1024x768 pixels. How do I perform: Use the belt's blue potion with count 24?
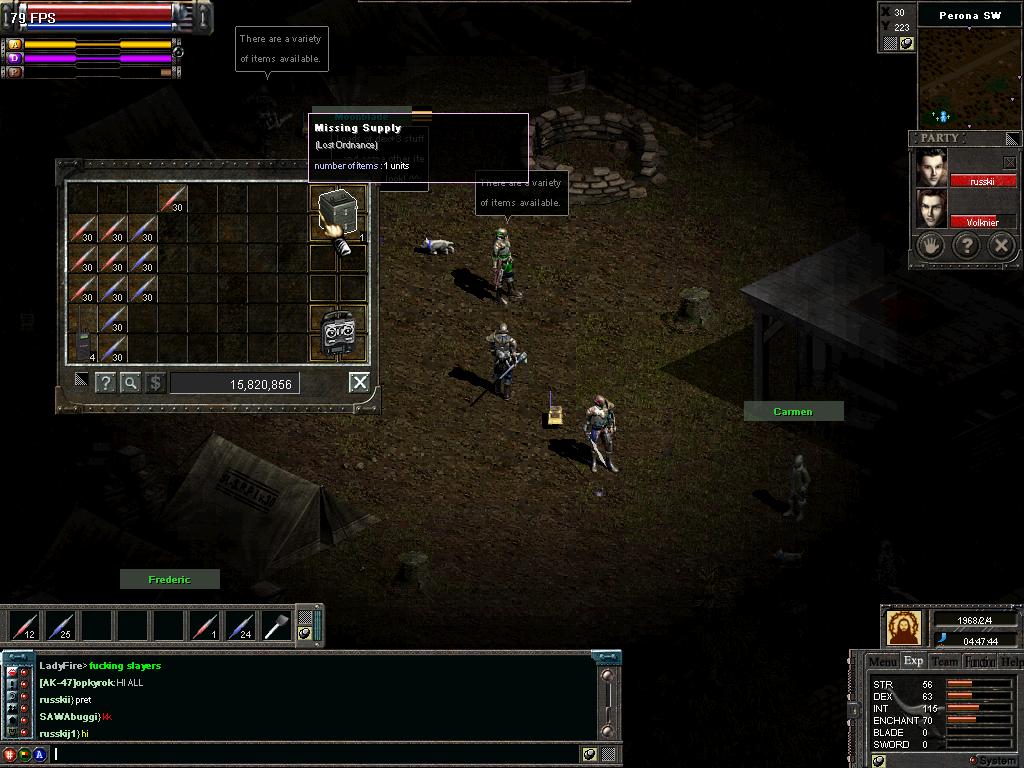[240, 626]
